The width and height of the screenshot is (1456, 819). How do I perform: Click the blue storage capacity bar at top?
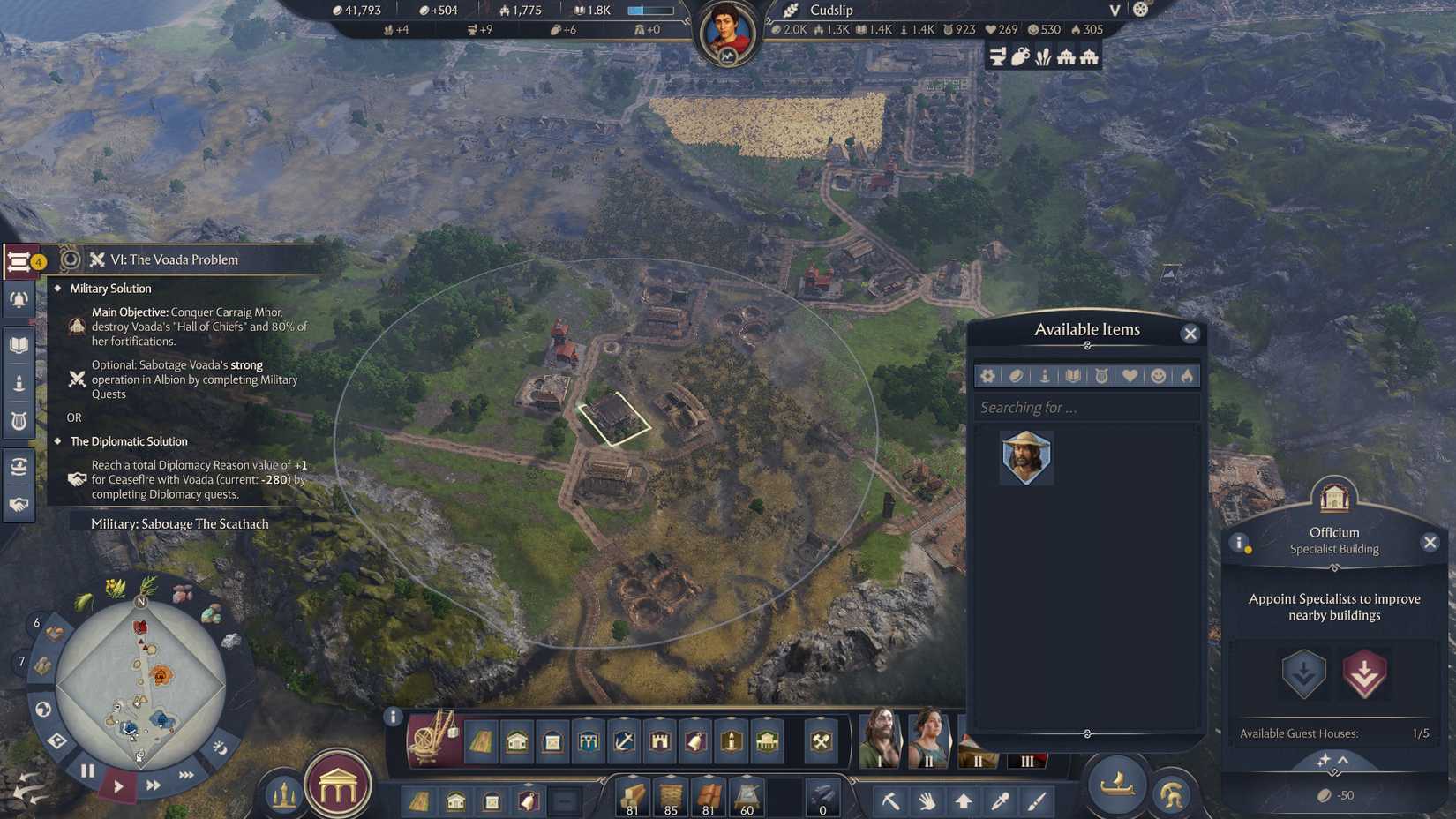(649, 11)
